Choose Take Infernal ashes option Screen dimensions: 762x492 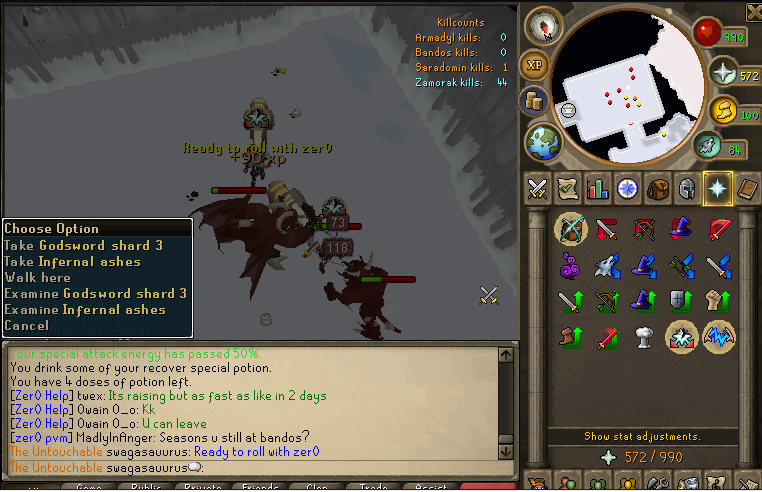[72, 262]
